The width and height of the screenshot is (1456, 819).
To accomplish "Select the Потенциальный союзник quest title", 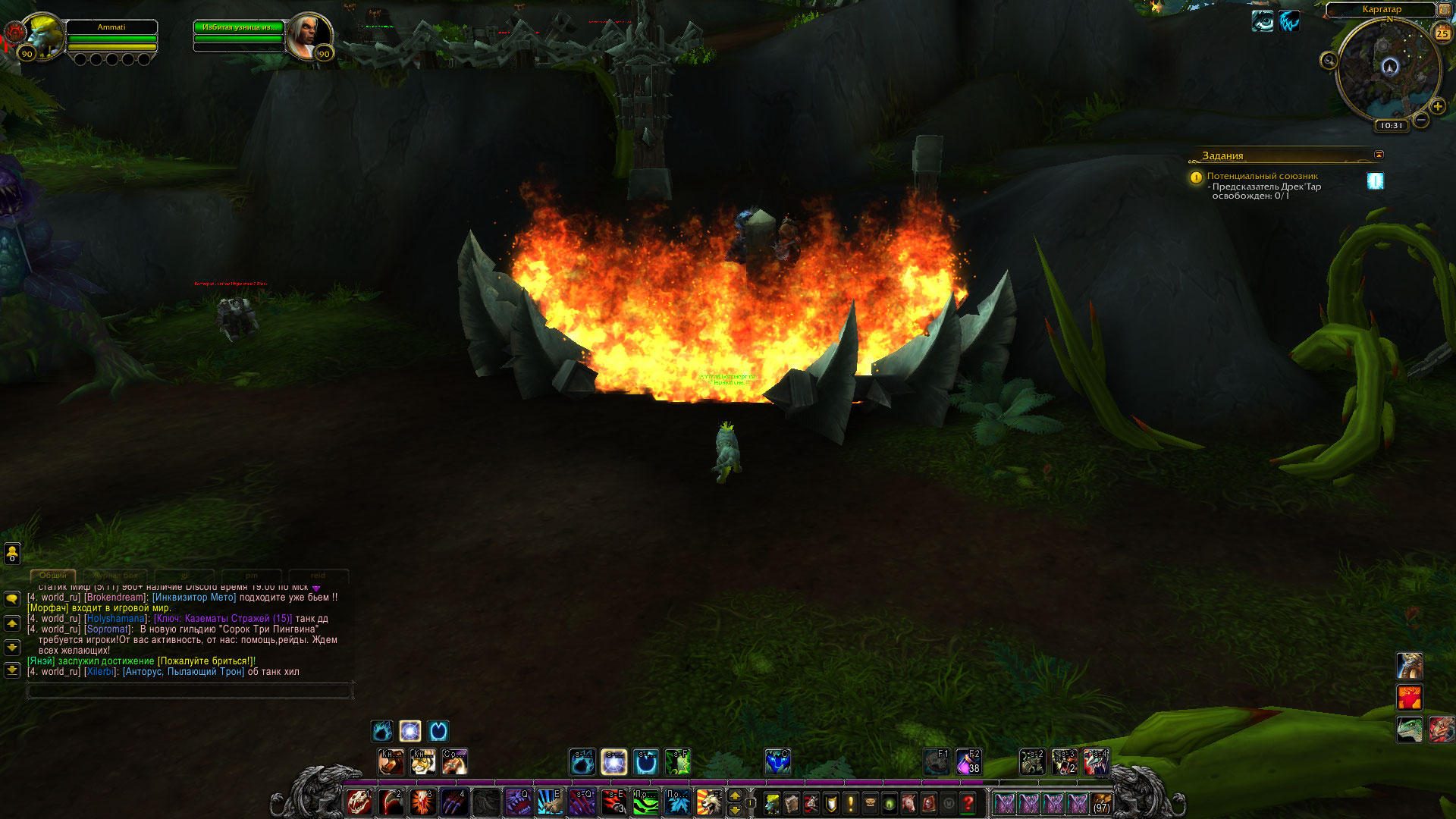I will tap(1262, 176).
